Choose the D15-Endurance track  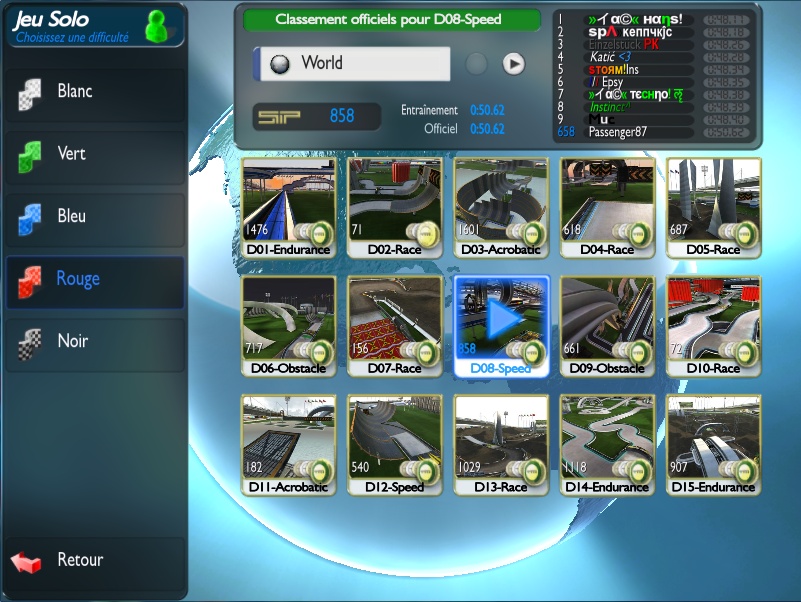click(714, 437)
